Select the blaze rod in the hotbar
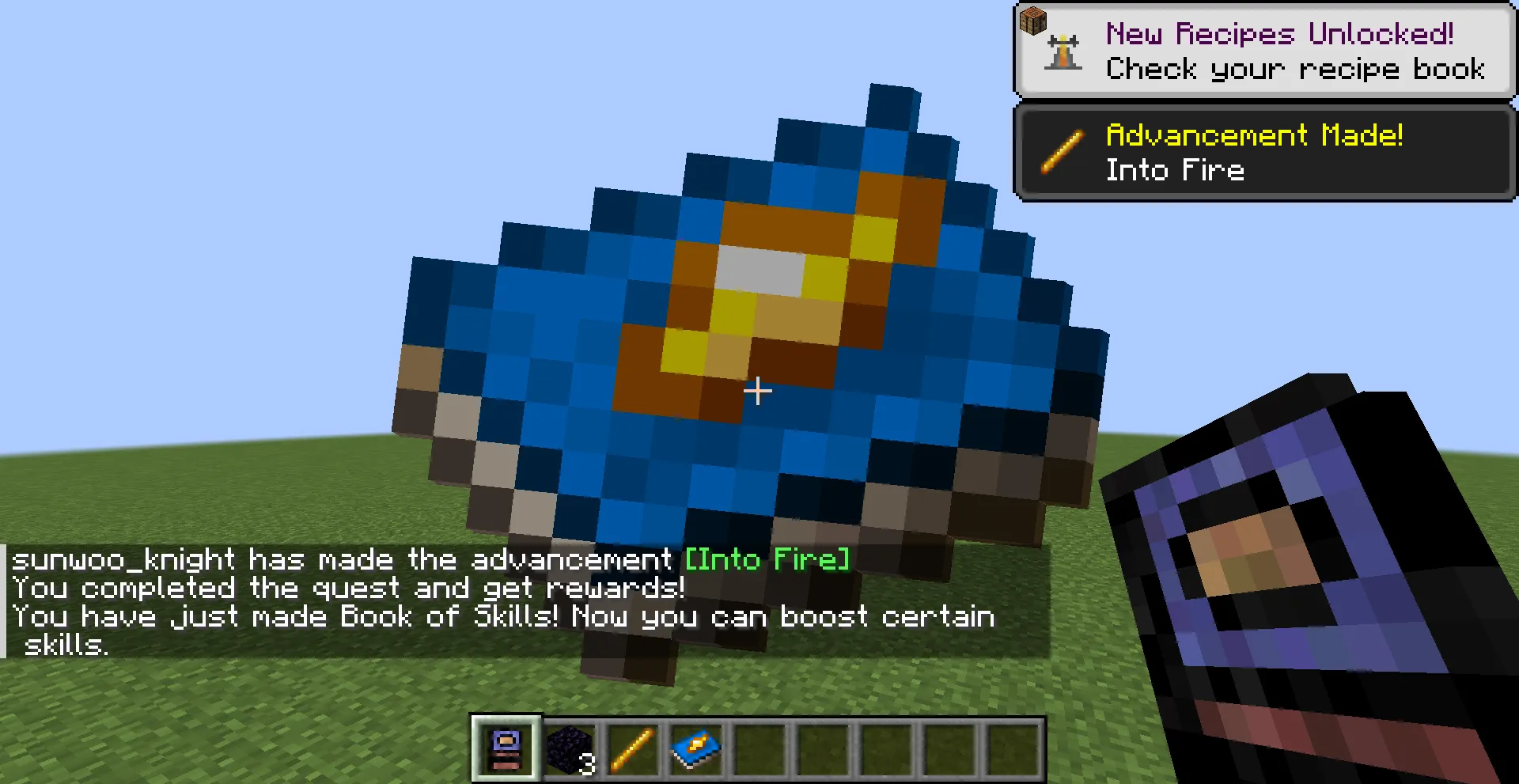Viewport: 1519px width, 784px height. (631, 750)
